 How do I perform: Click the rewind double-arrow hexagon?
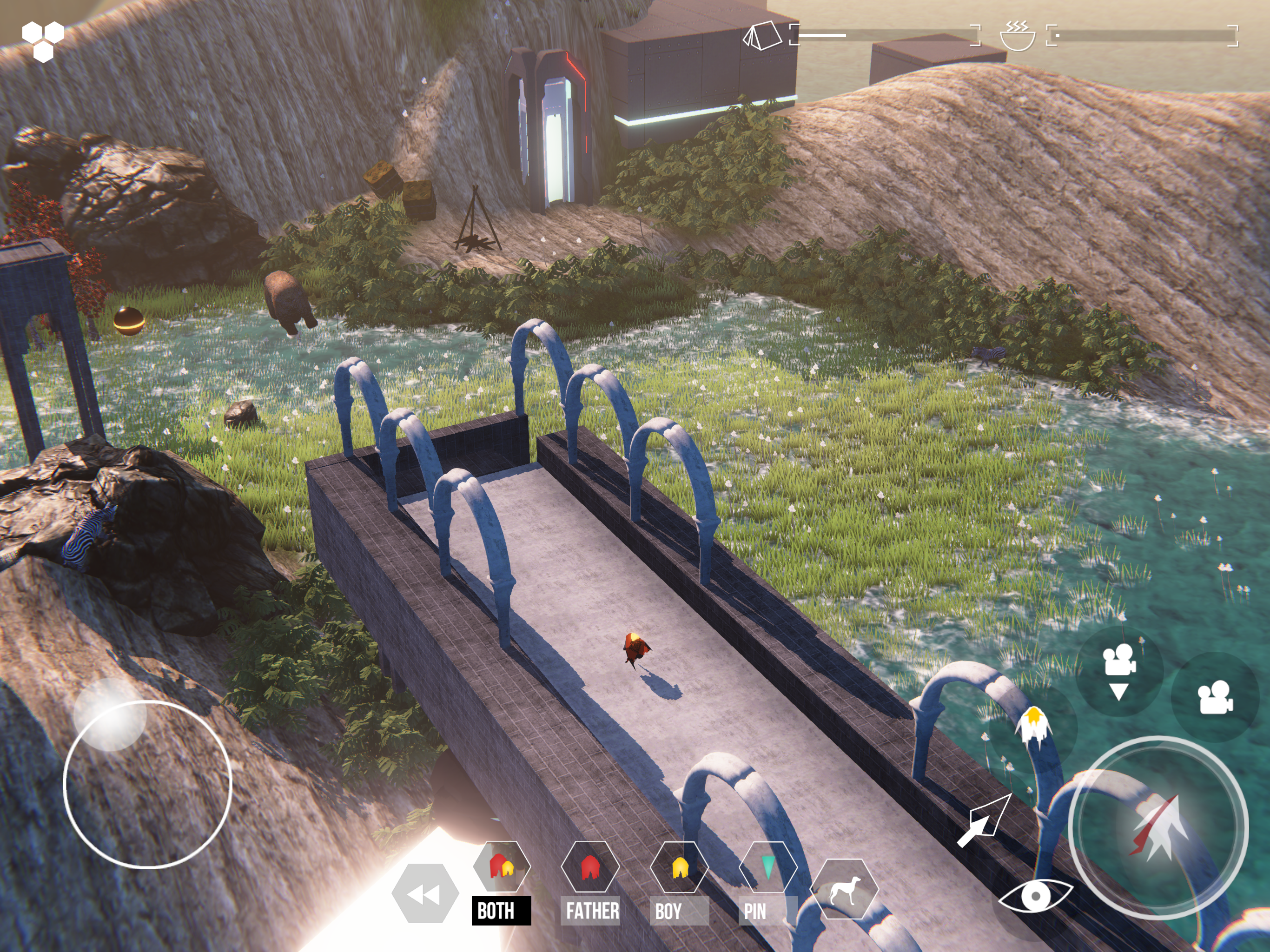point(425,894)
